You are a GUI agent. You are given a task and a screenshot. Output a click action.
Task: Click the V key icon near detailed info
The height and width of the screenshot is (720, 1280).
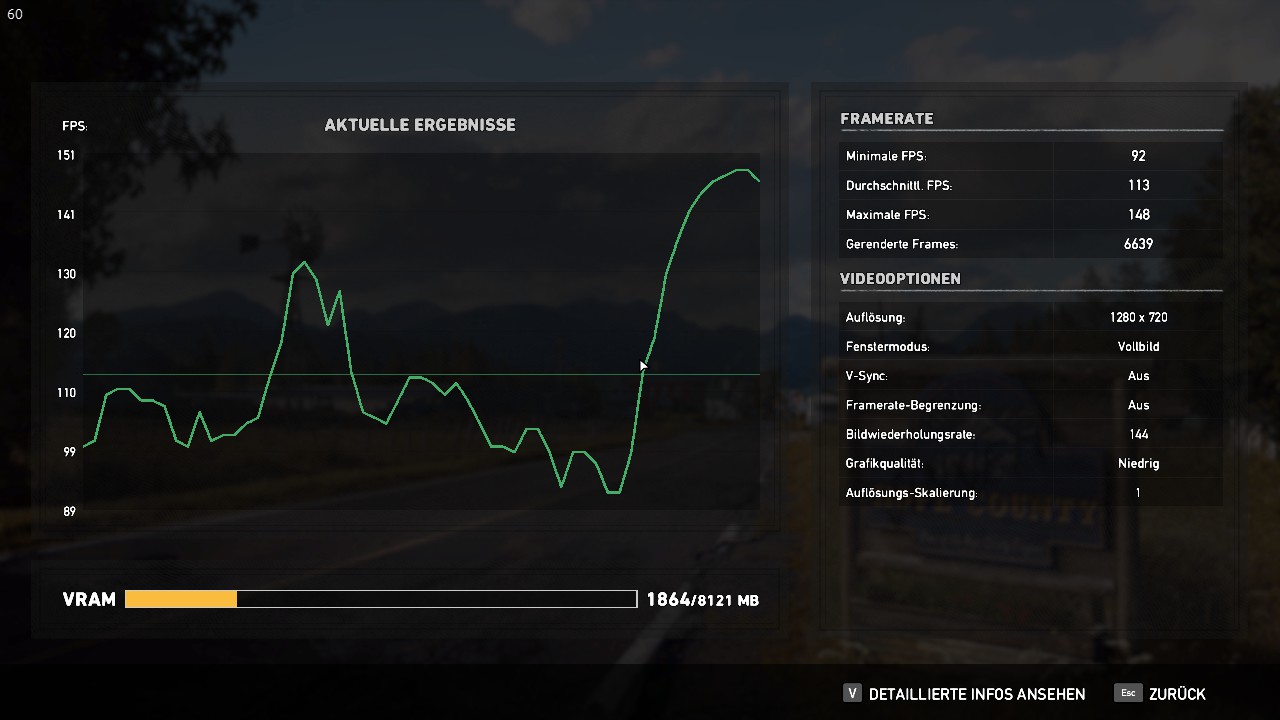click(852, 693)
